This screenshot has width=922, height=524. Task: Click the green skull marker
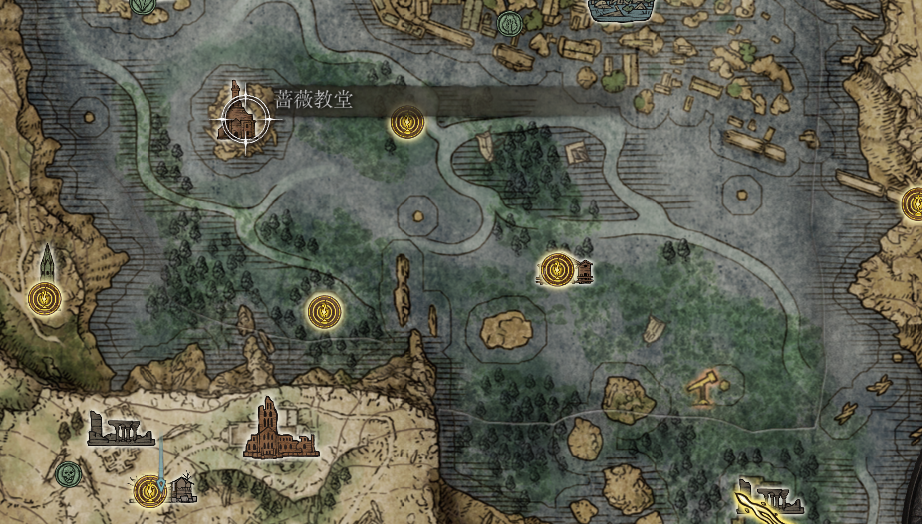point(68,473)
